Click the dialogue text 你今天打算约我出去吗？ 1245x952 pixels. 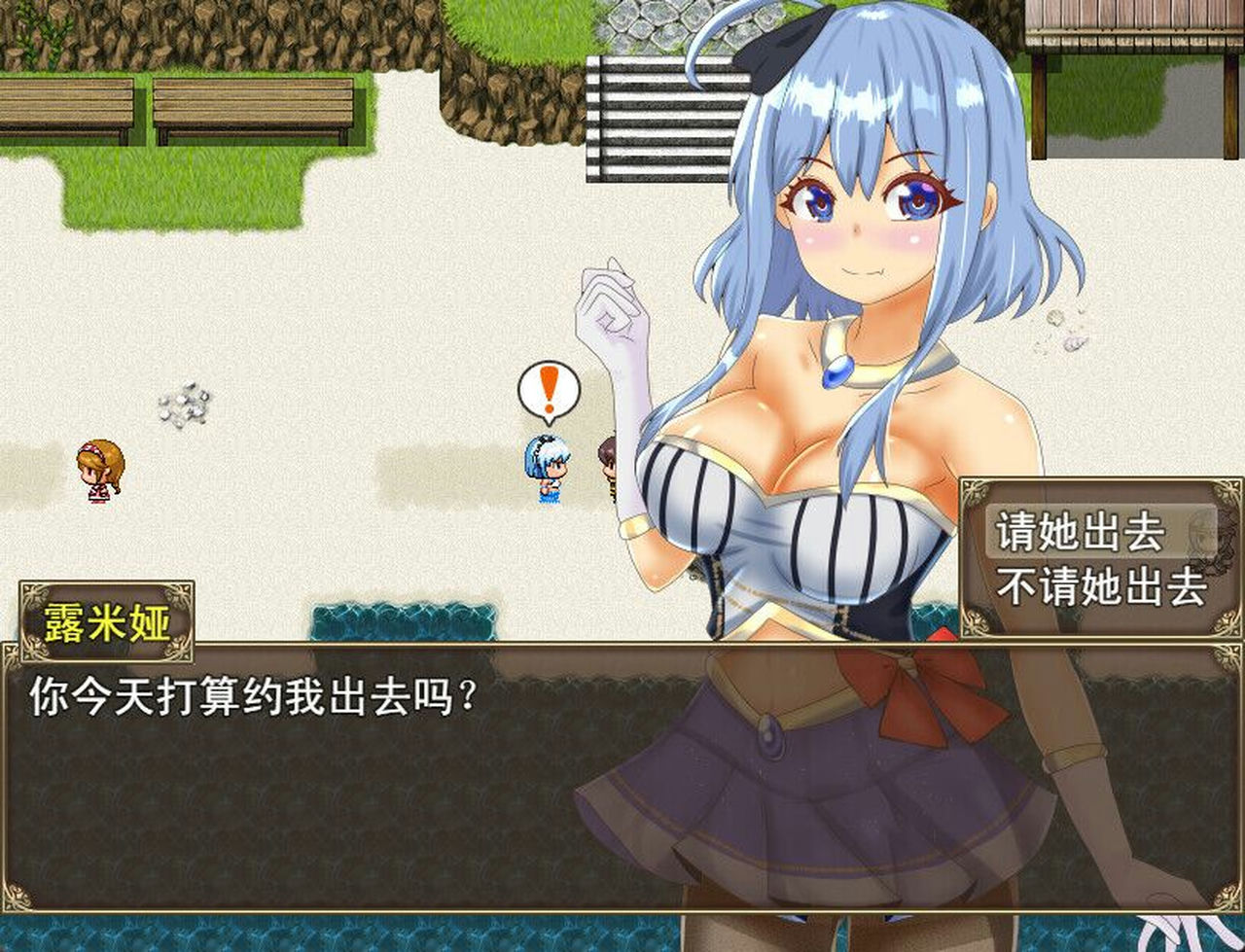(253, 696)
